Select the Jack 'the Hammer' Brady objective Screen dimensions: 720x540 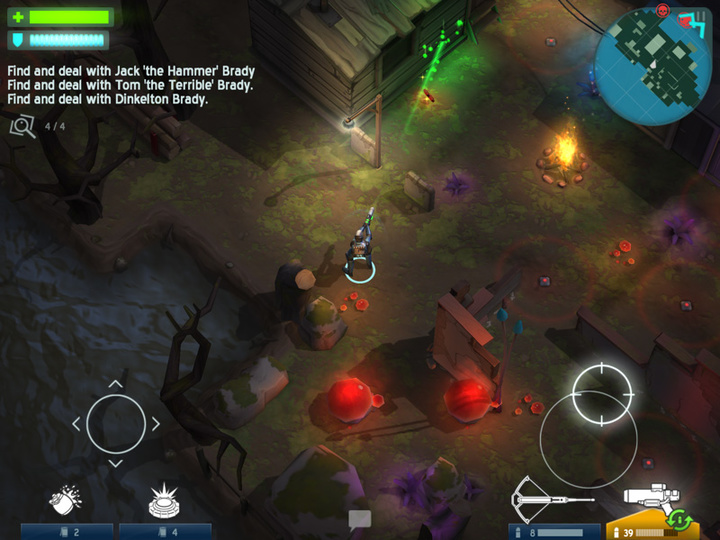(x=131, y=71)
